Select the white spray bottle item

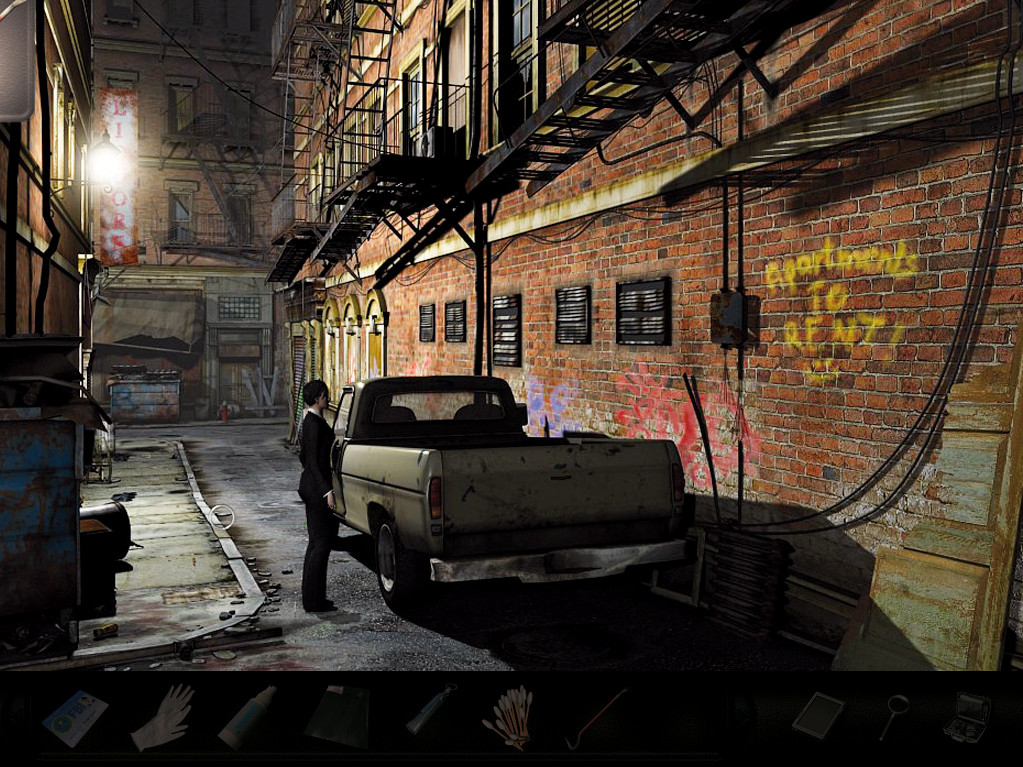pos(247,716)
